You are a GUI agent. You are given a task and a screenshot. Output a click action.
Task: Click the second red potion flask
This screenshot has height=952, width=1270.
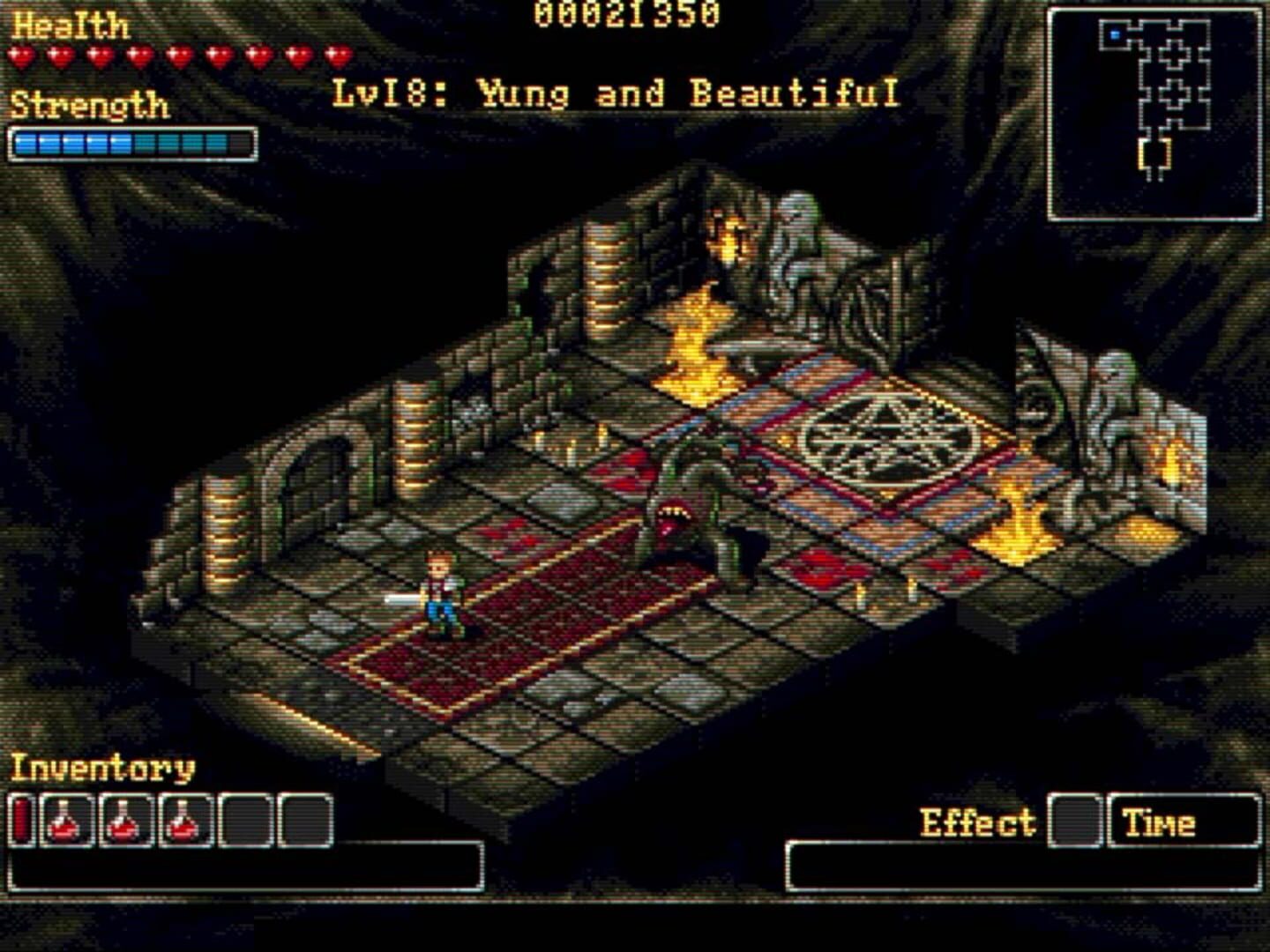[x=123, y=822]
